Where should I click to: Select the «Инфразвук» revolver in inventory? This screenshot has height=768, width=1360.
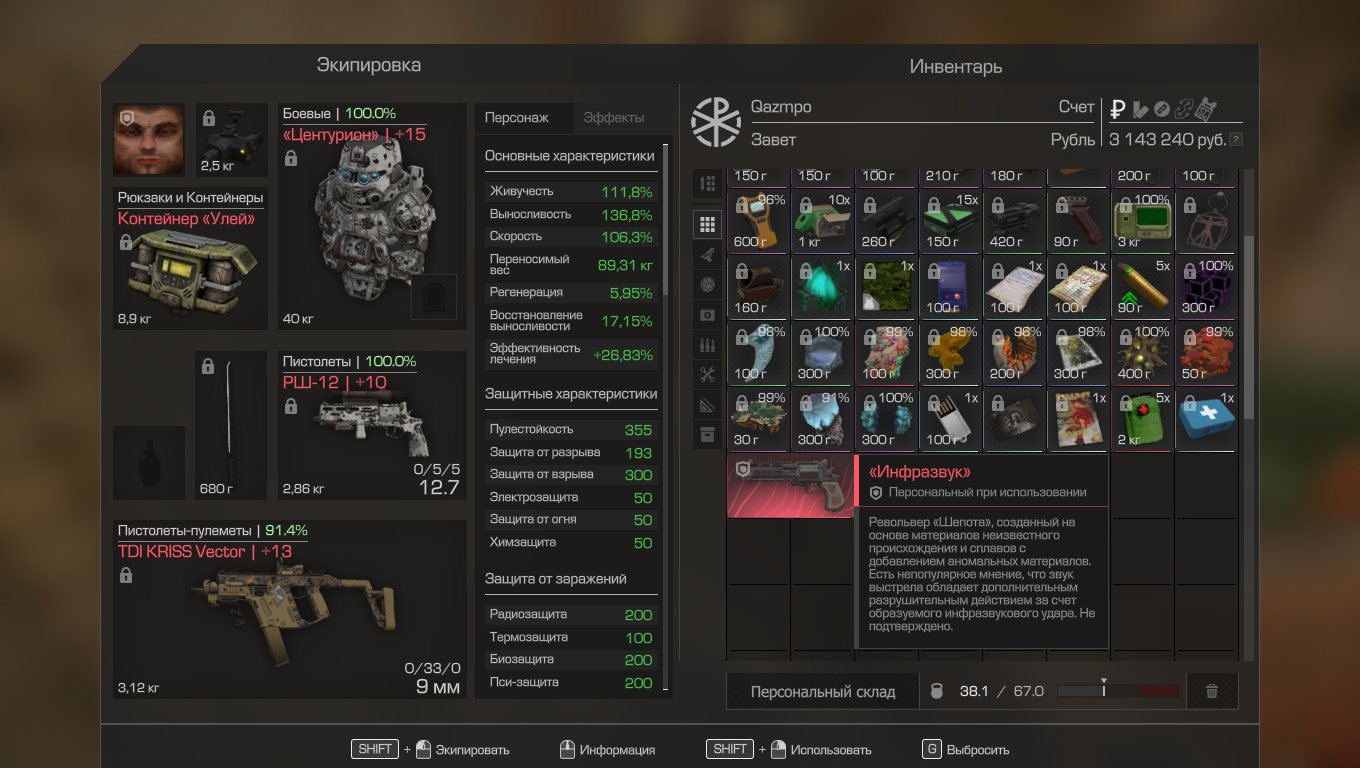point(790,486)
